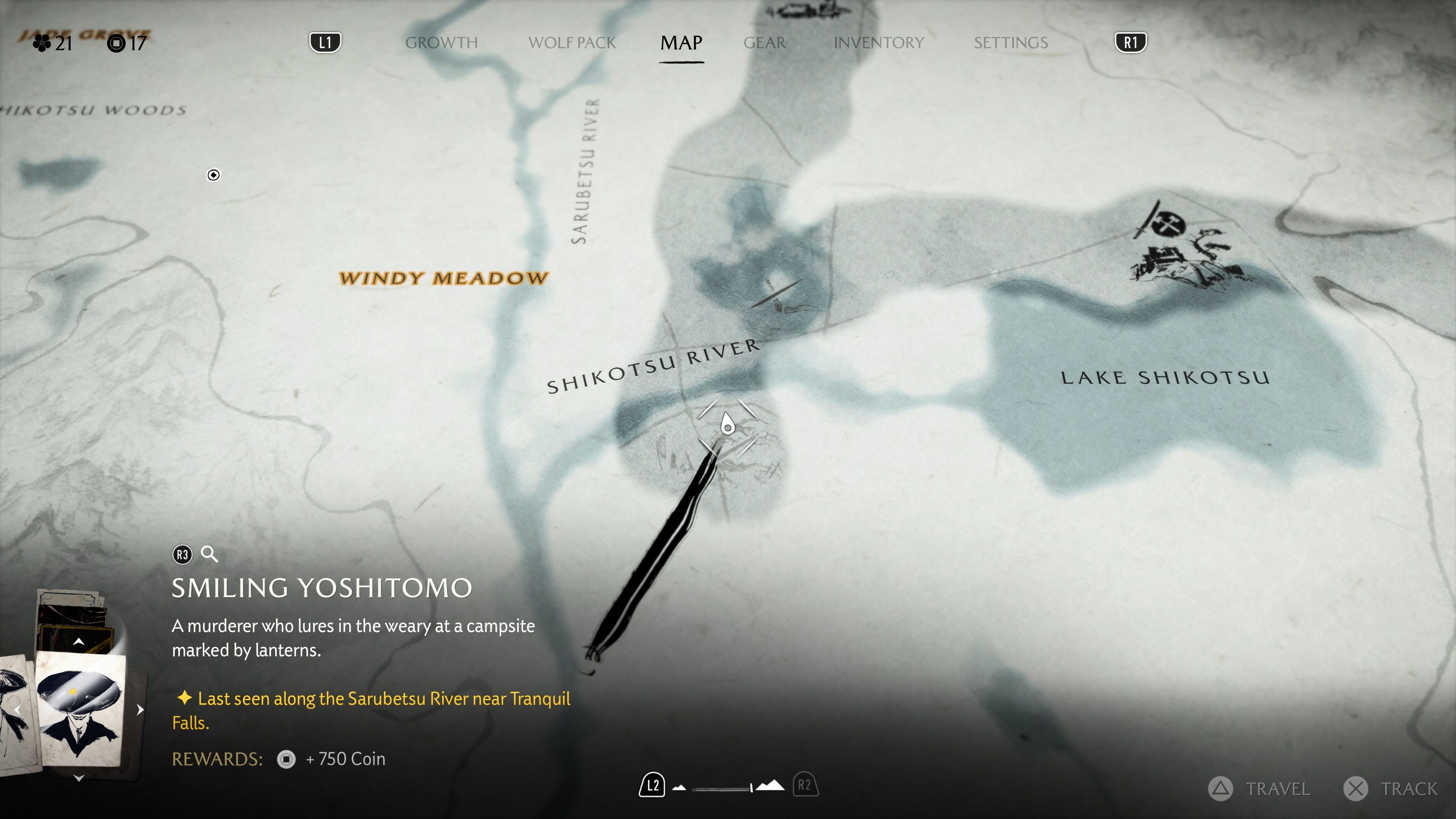Move up in the card stack
This screenshot has width=1456, height=819.
point(79,642)
